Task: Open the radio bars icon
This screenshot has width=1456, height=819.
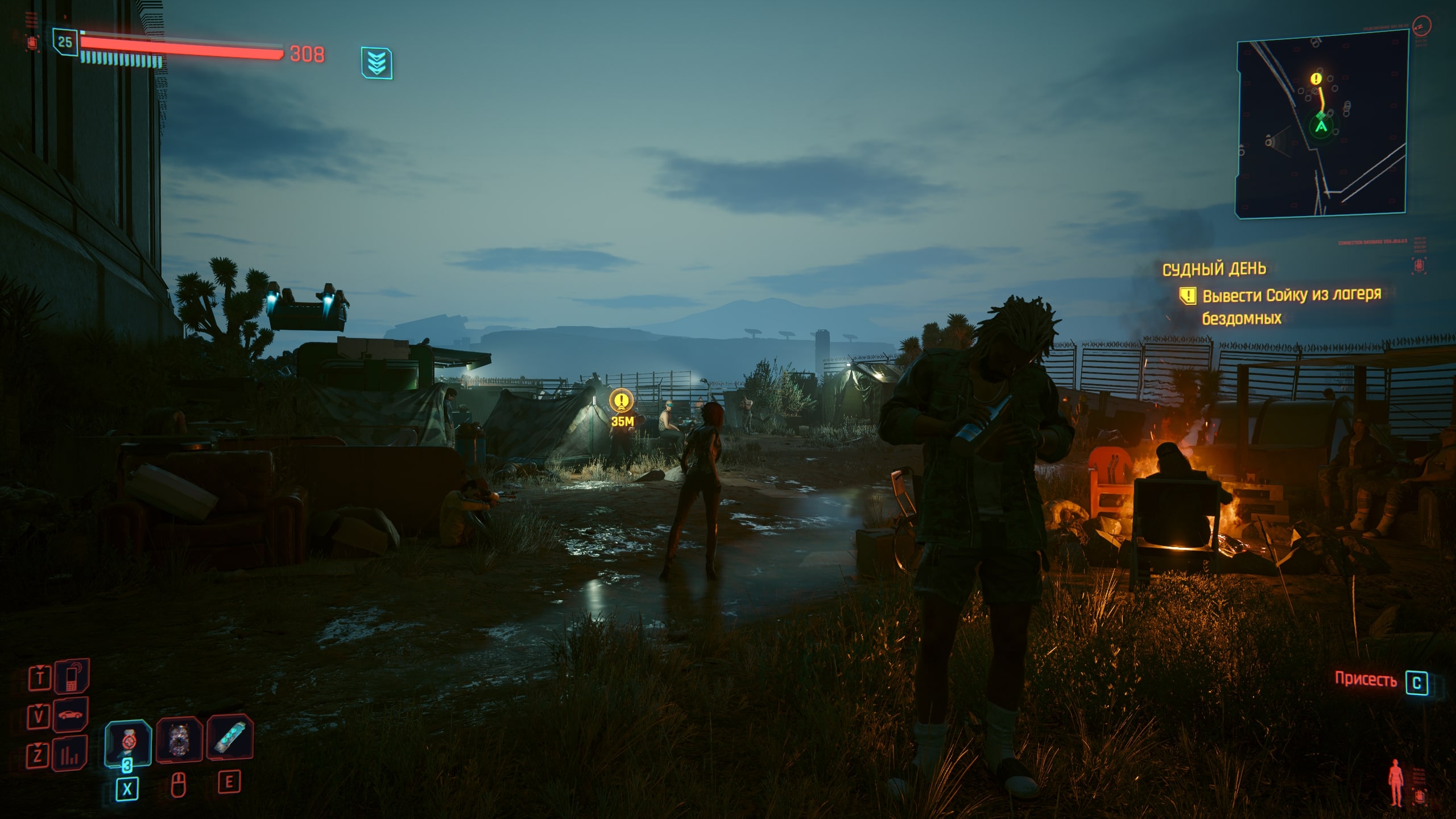Action: (x=72, y=754)
